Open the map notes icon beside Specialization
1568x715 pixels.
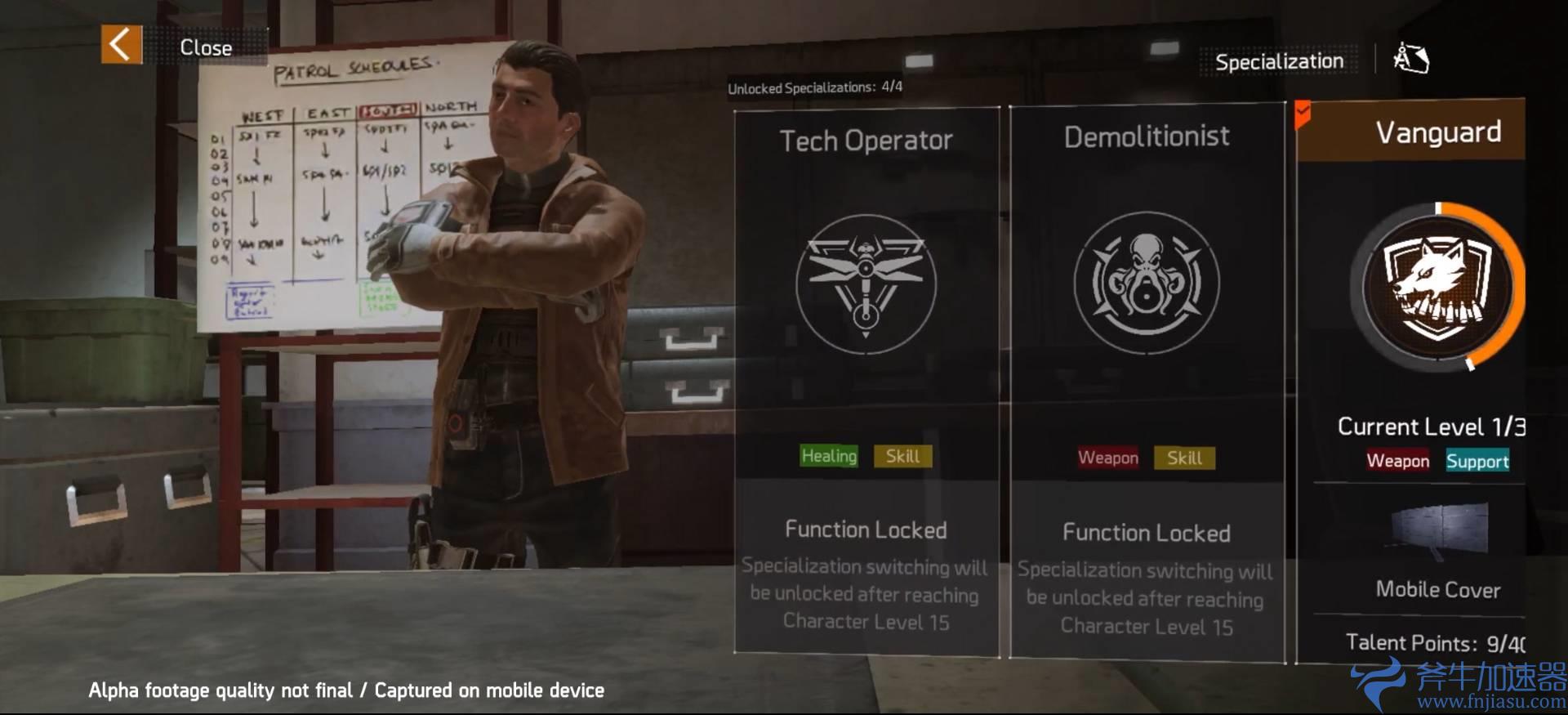click(x=1411, y=59)
